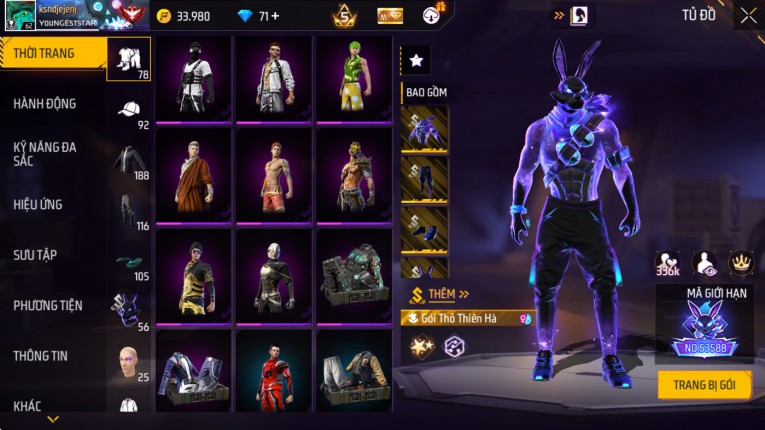Image resolution: width=765 pixels, height=430 pixels.
Task: Select the cap subcategory with 92 items
Action: pyautogui.click(x=129, y=112)
